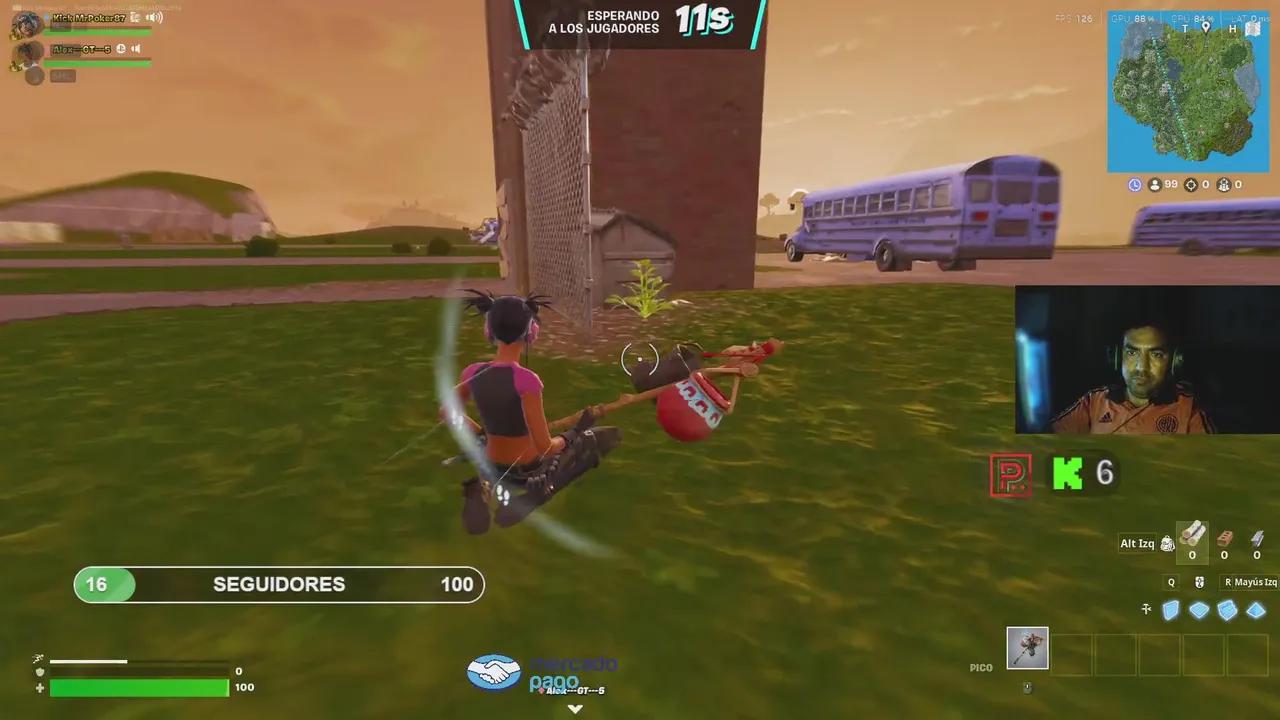Select the wall build piece icon
The height and width of the screenshot is (720, 1280).
coord(1168,610)
